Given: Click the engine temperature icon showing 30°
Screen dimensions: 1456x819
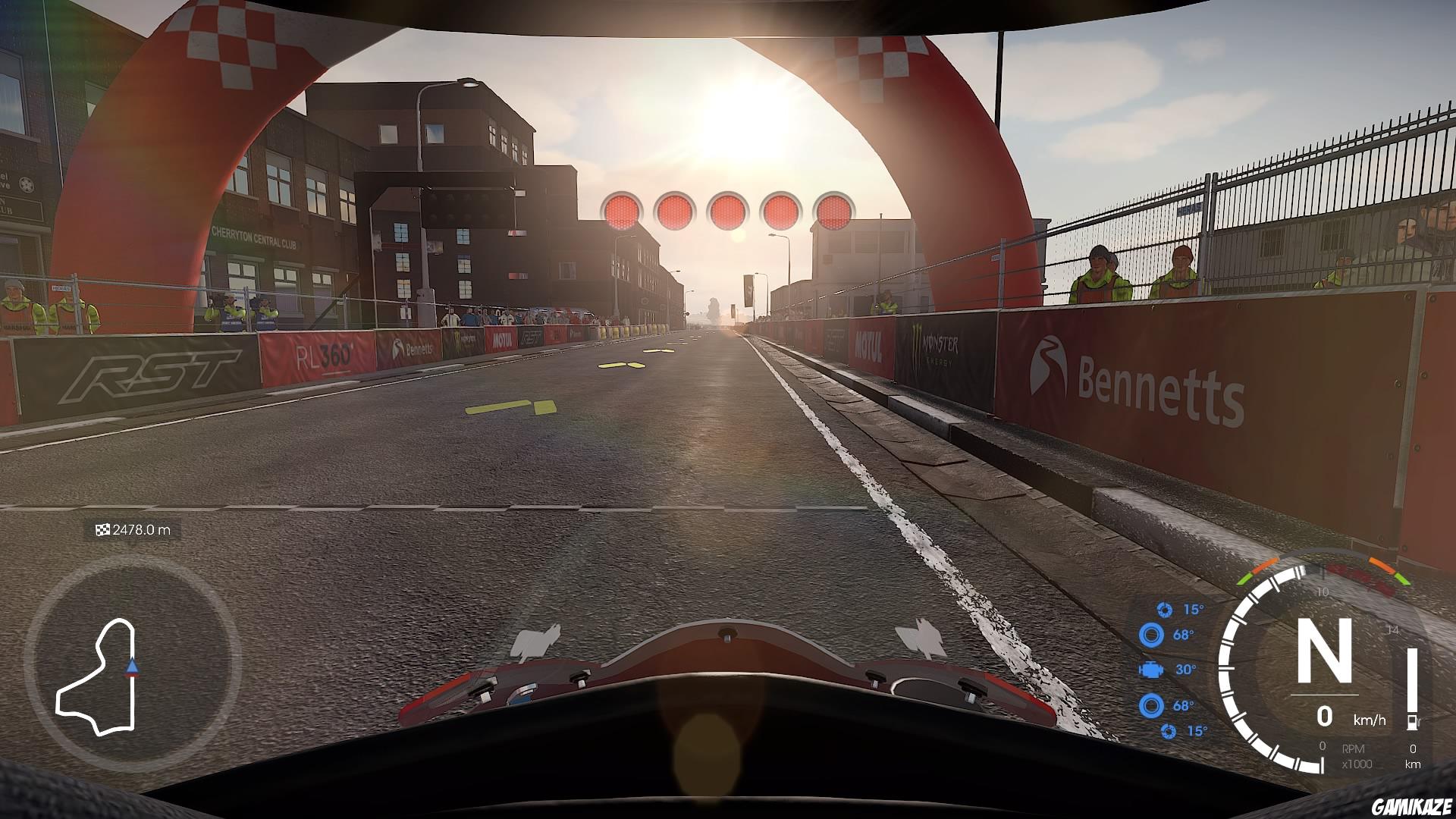Looking at the screenshot, I should click(x=1151, y=670).
